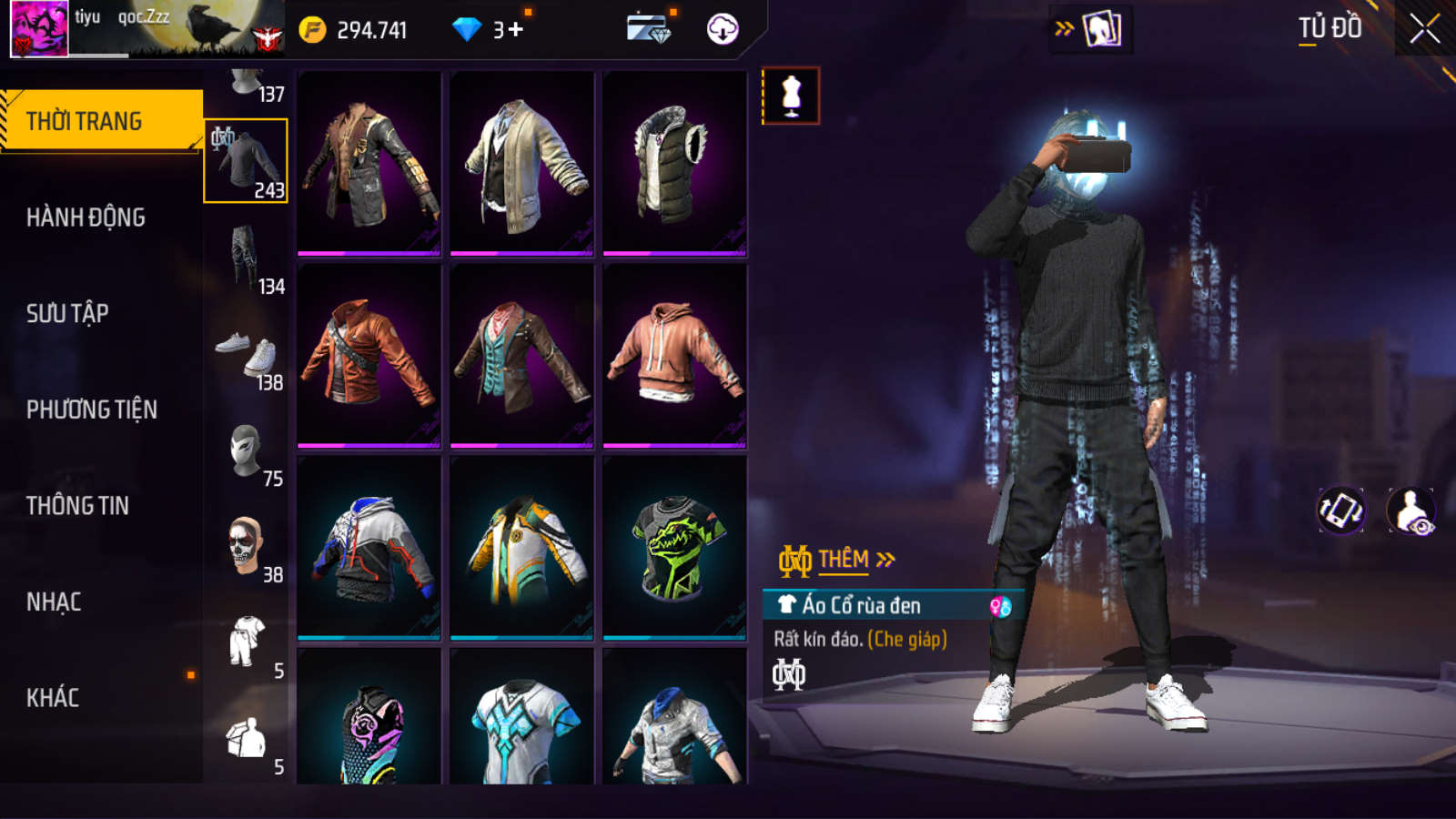This screenshot has width=1456, height=819.
Task: Close the wardrobe screen with the X
Action: 1424,29
